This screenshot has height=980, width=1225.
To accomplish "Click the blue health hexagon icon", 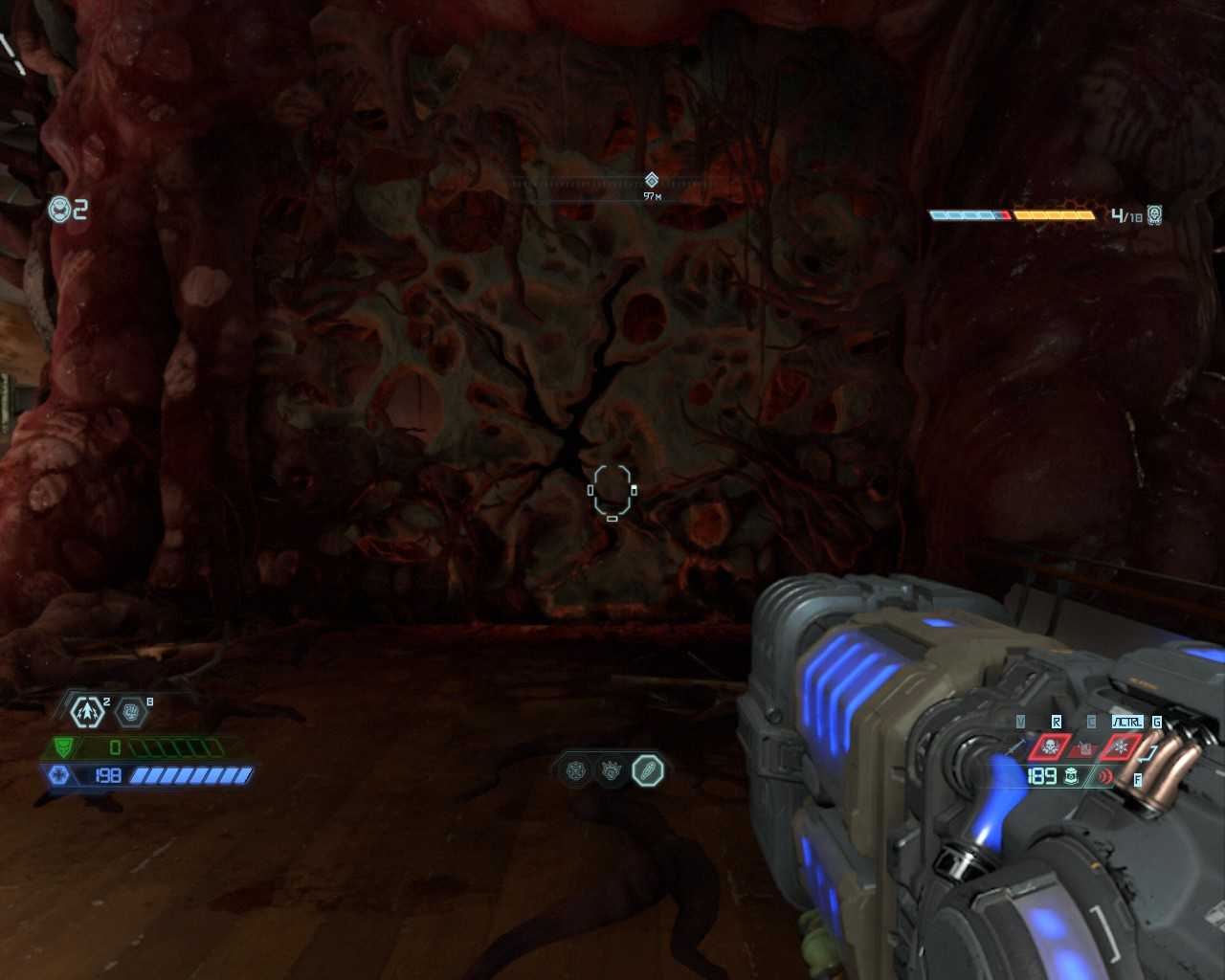I will click(x=59, y=775).
